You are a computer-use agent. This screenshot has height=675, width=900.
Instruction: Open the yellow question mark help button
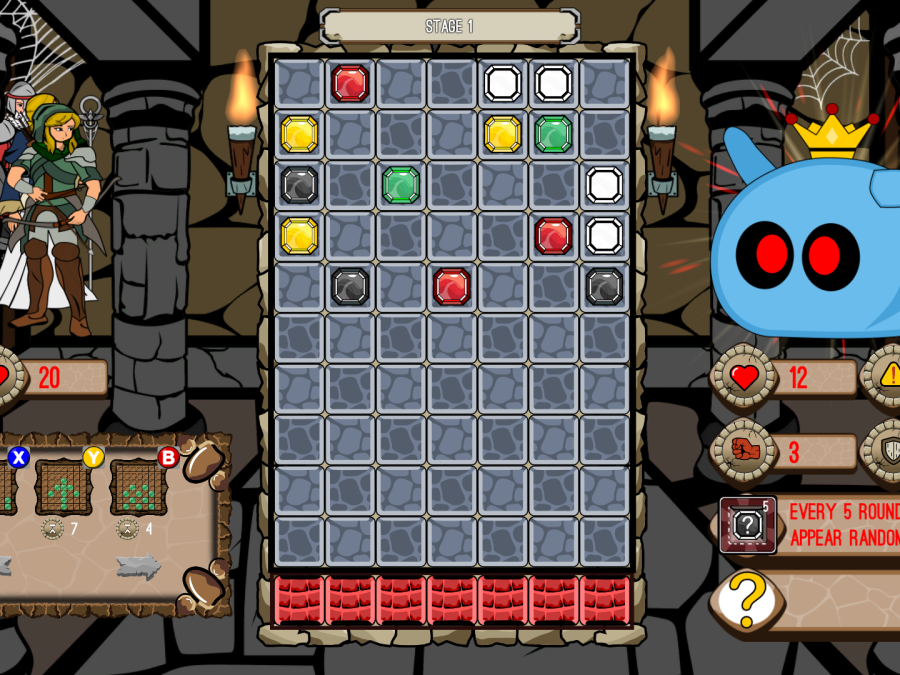[745, 600]
